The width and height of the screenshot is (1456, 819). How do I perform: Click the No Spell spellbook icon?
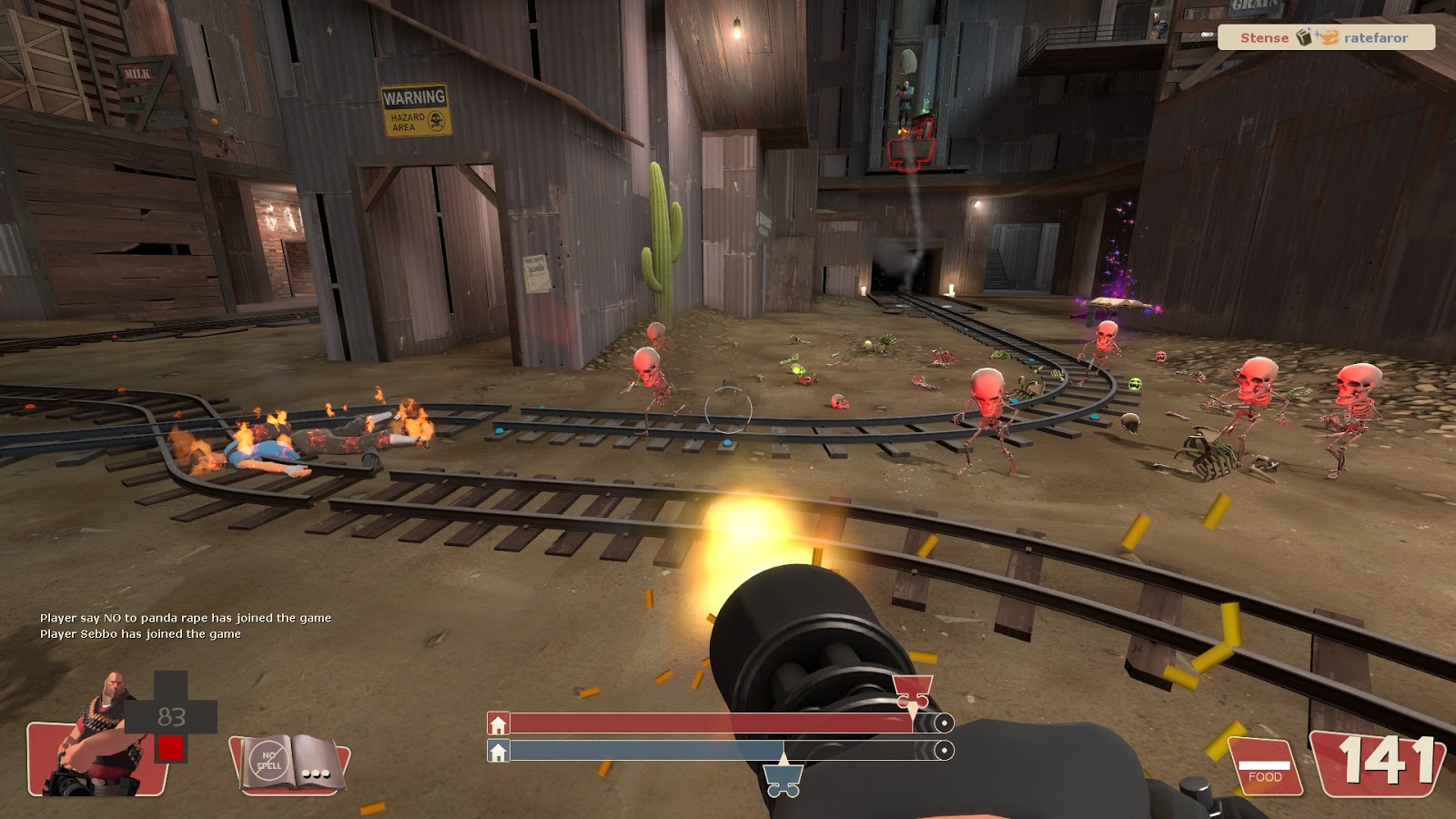pos(289,763)
